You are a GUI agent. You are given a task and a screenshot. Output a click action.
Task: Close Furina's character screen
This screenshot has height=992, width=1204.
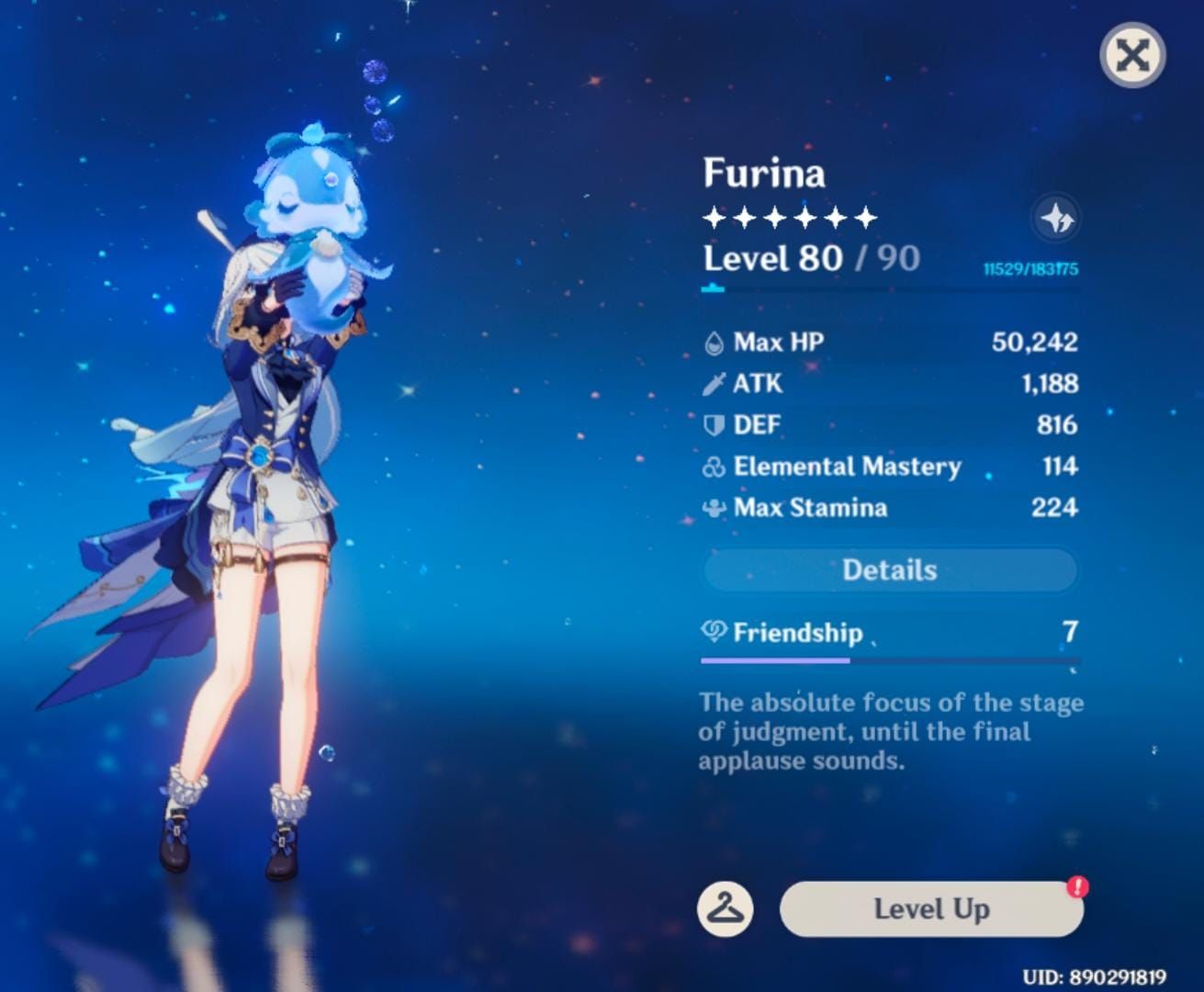[x=1132, y=55]
